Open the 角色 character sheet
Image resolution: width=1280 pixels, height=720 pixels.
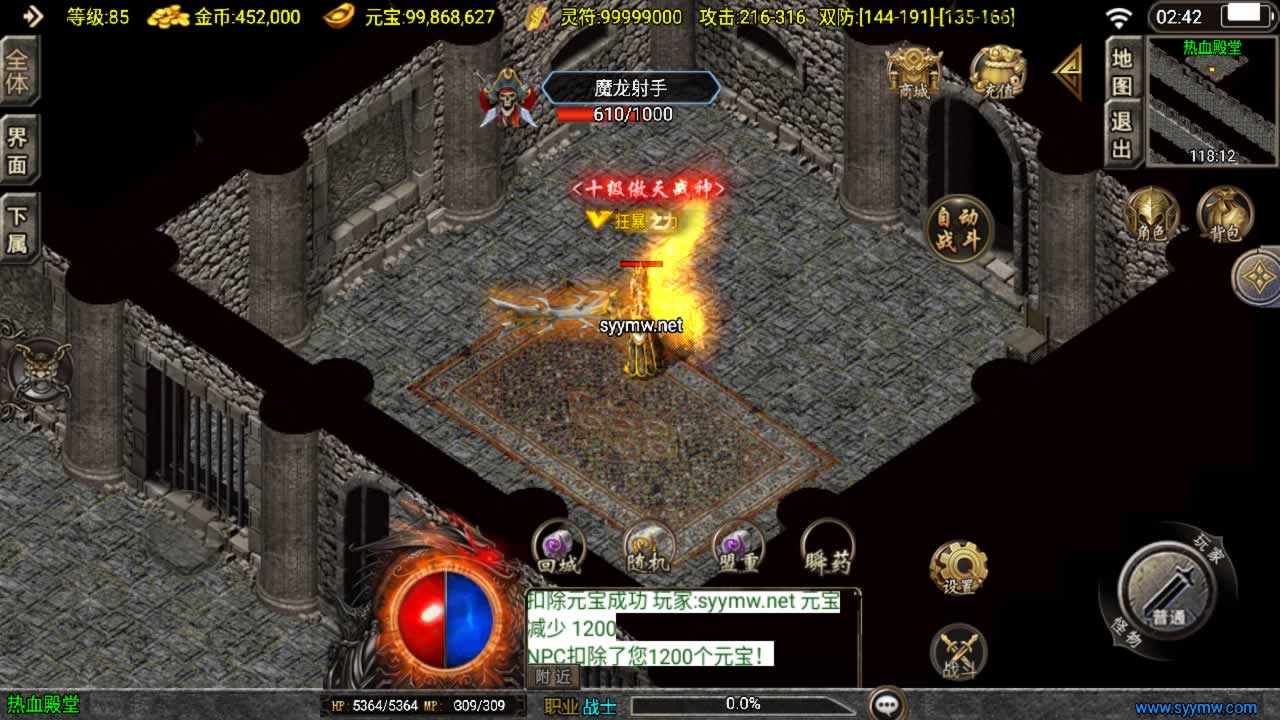point(1151,214)
